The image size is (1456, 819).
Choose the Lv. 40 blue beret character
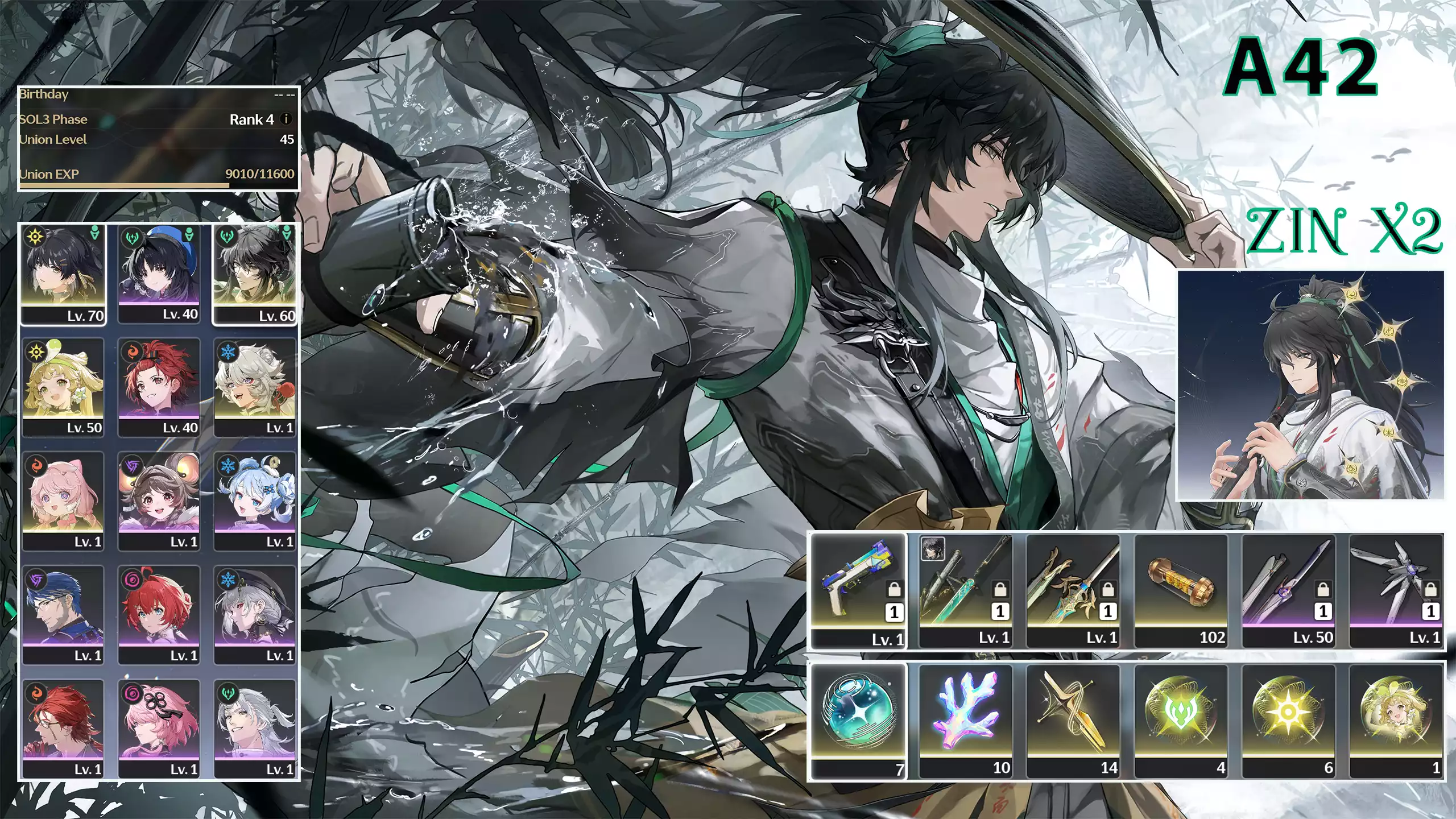[159, 274]
